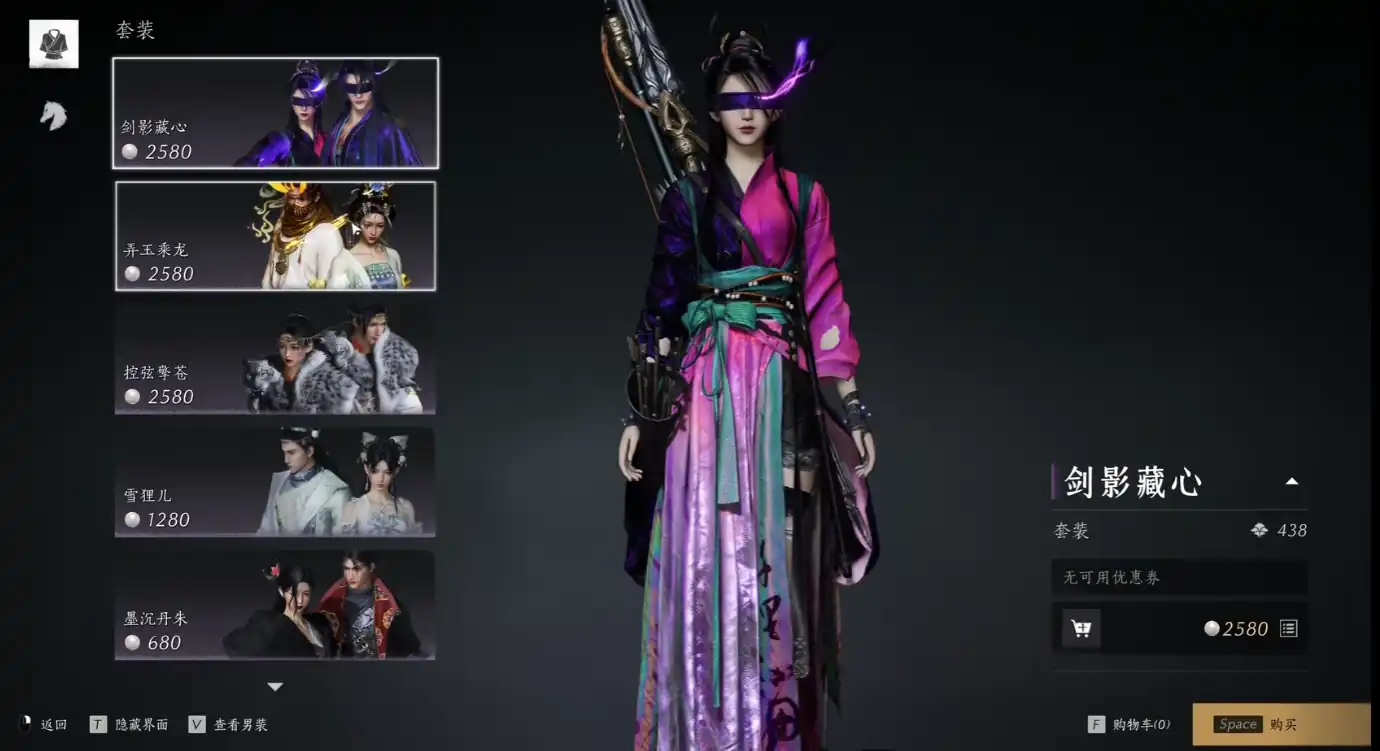Viewport: 1380px width, 751px height.
Task: Expand more outfits with the down arrow
Action: 275,687
